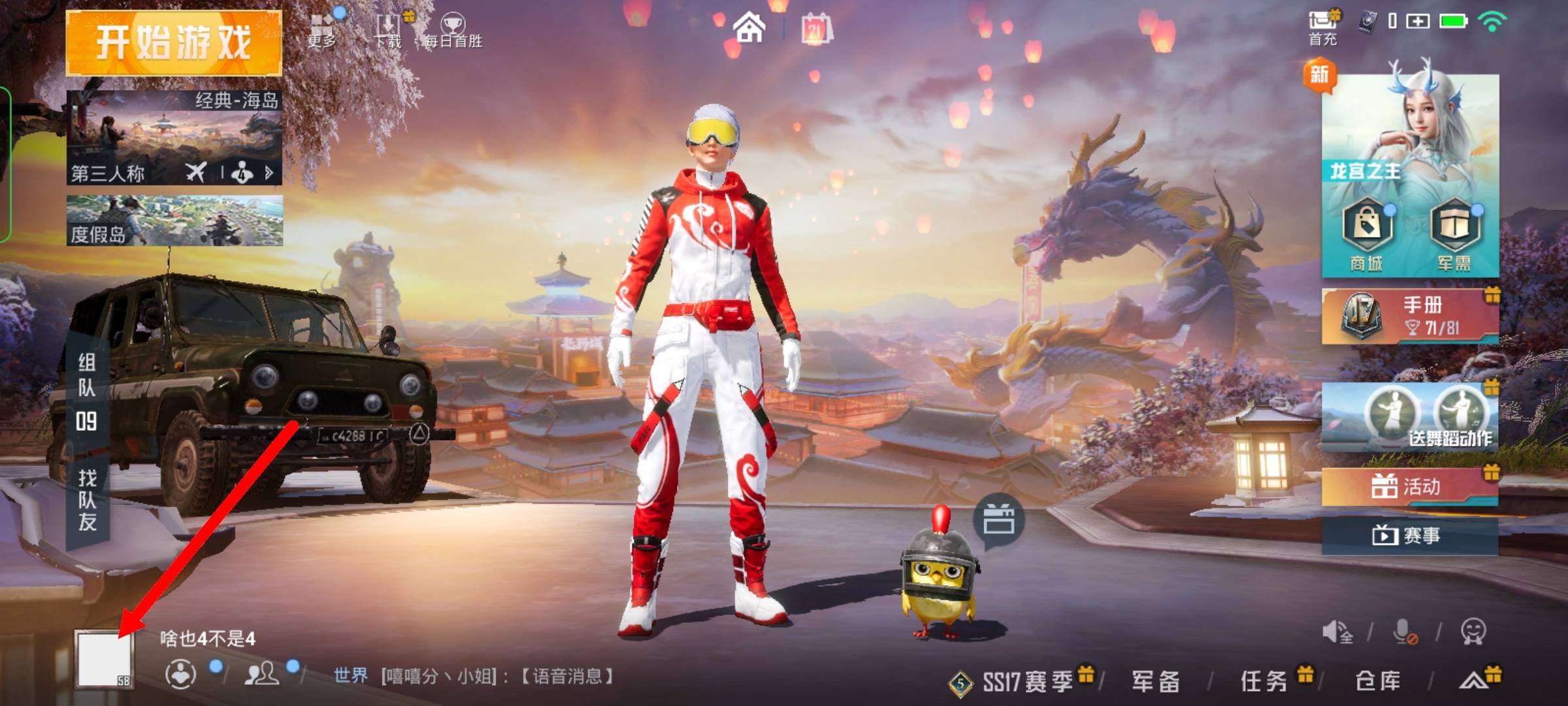This screenshot has height=706, width=1568.
Task: Select the 度假岛 map banner
Action: pos(174,221)
